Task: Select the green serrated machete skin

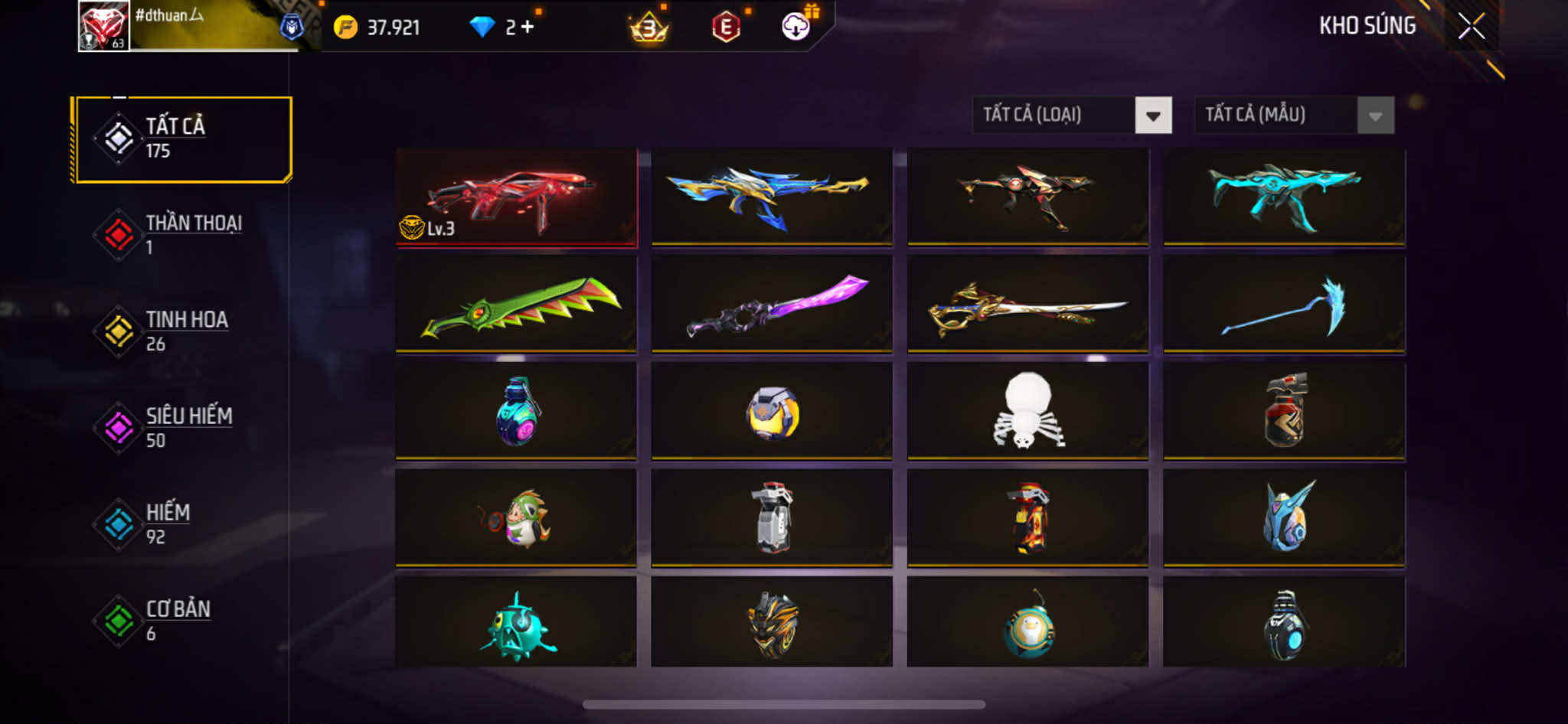Action: point(517,305)
